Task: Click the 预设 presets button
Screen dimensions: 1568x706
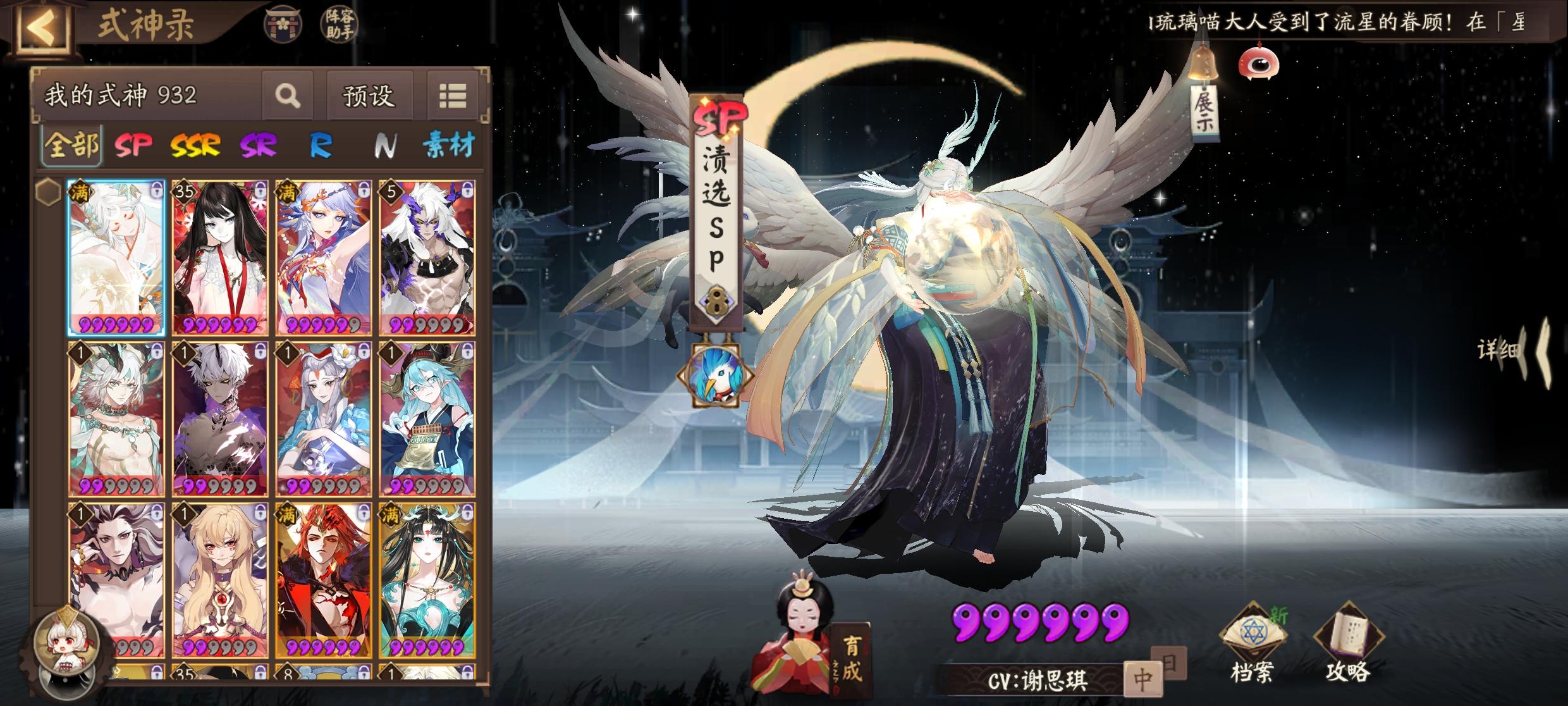Action: pyautogui.click(x=369, y=96)
